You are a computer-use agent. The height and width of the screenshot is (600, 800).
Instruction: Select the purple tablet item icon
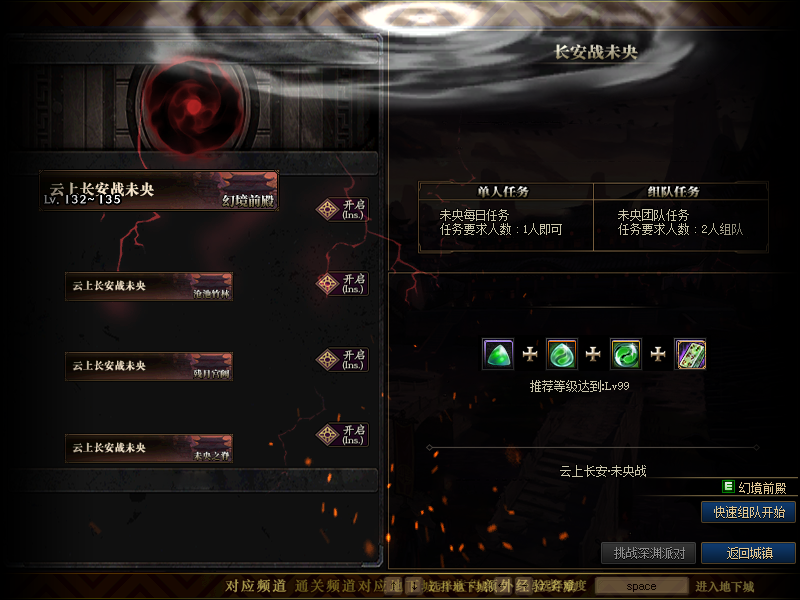point(690,354)
